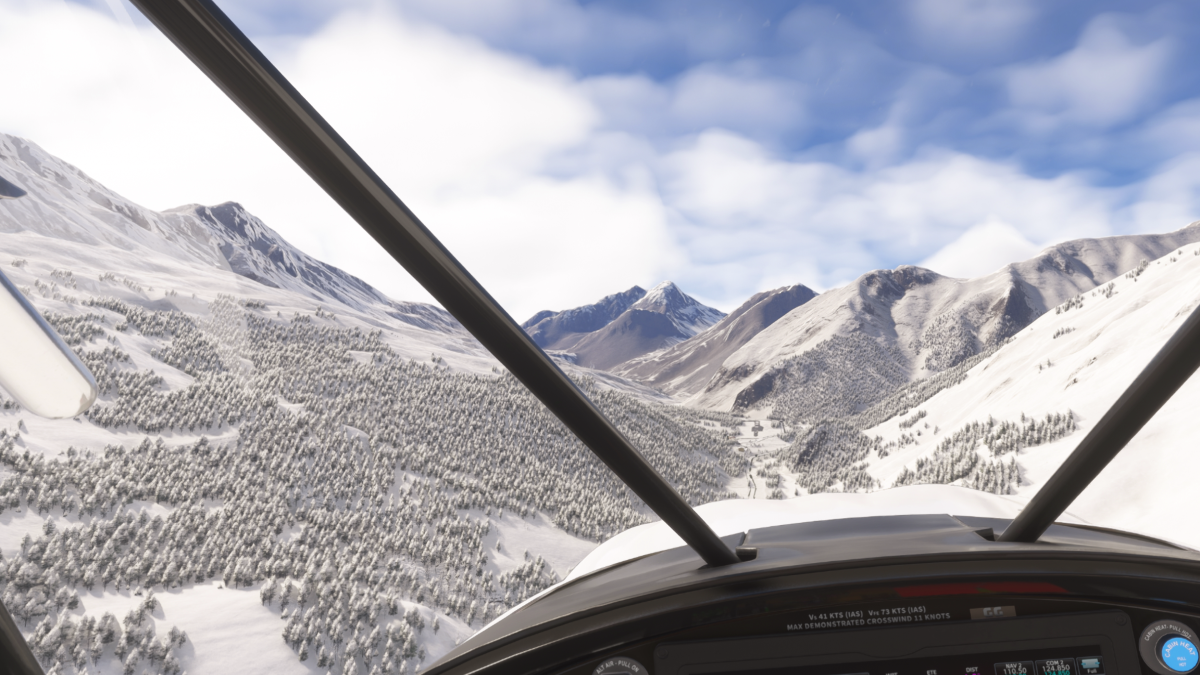Pull the blue Cabin Heat knob
Viewport: 1200px width, 675px height.
pos(1177,651)
